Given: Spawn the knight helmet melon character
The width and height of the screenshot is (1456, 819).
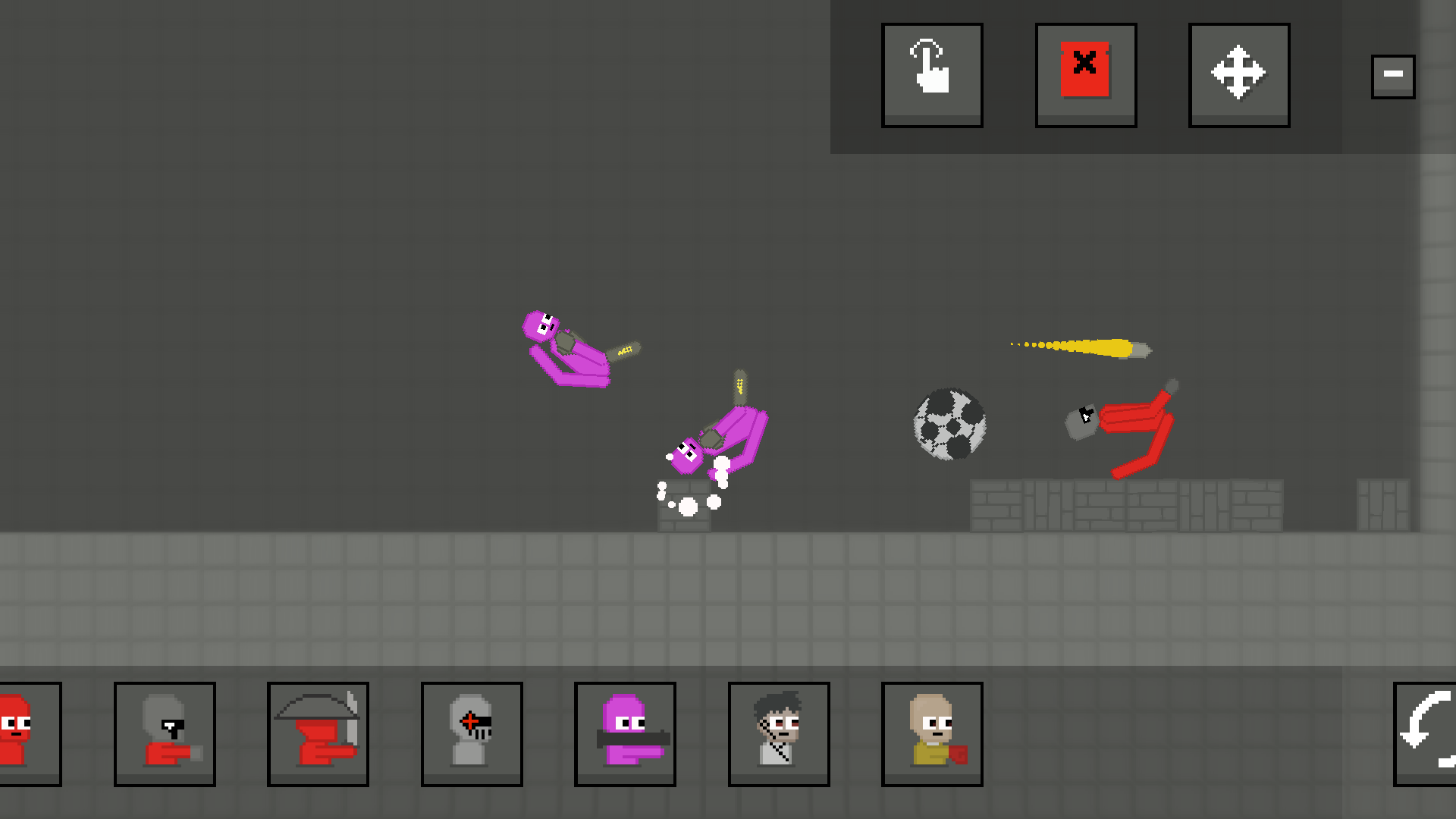Looking at the screenshot, I should click(x=472, y=733).
